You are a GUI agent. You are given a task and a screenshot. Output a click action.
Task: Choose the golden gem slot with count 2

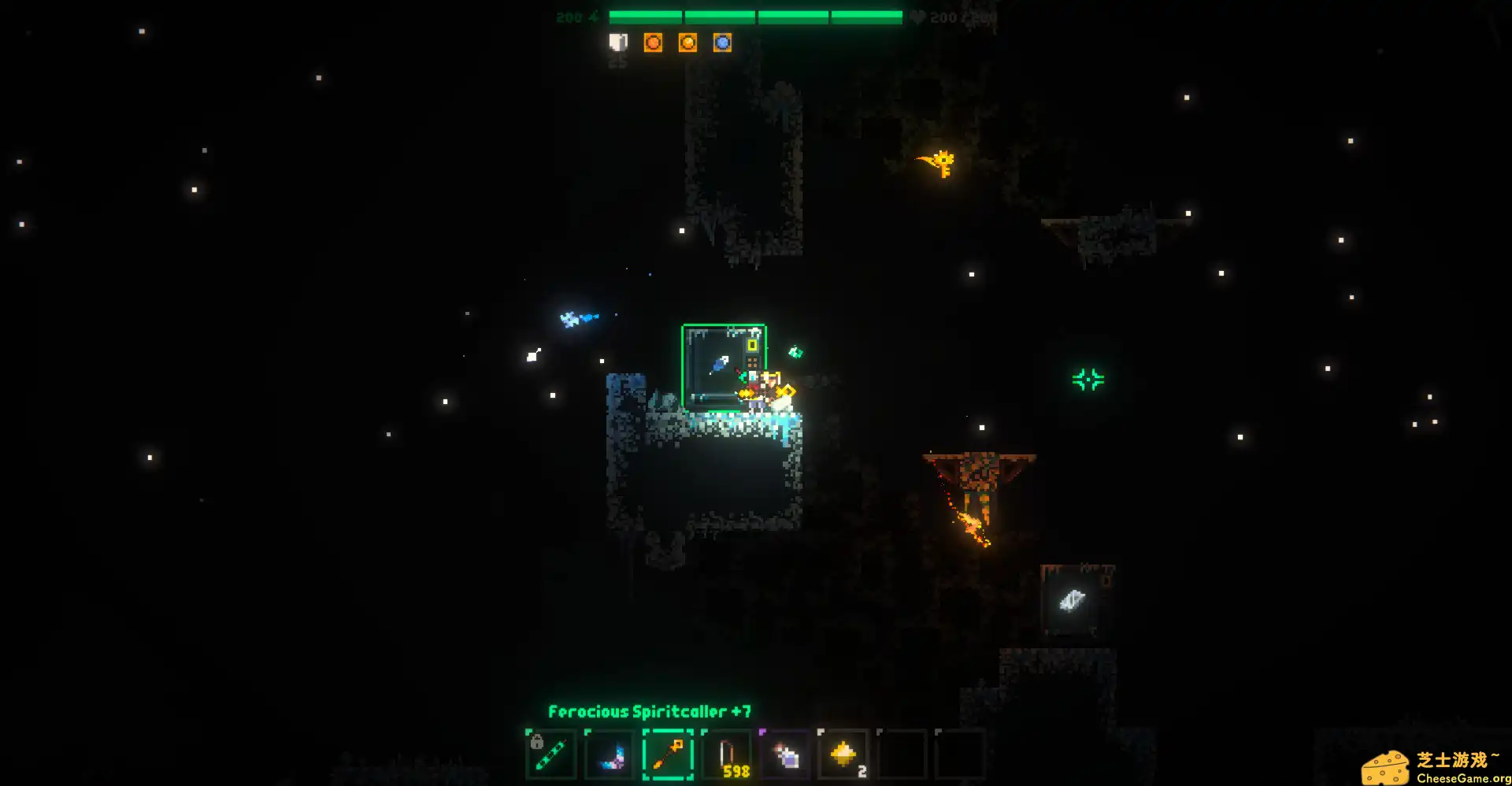click(x=843, y=754)
